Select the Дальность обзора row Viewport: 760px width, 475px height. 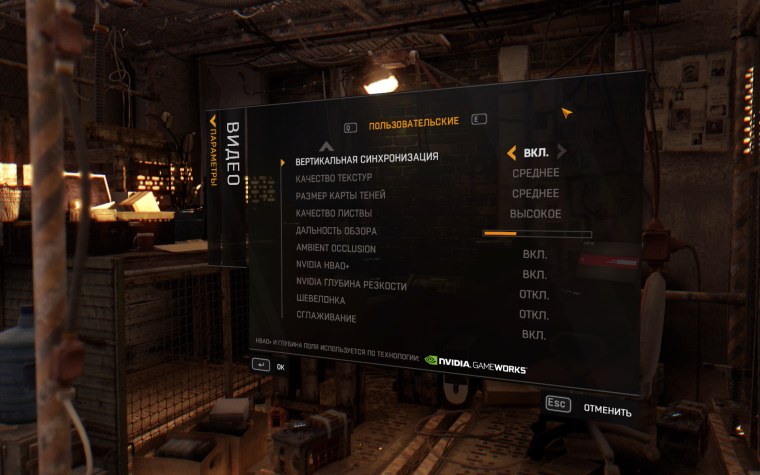[x=335, y=232]
